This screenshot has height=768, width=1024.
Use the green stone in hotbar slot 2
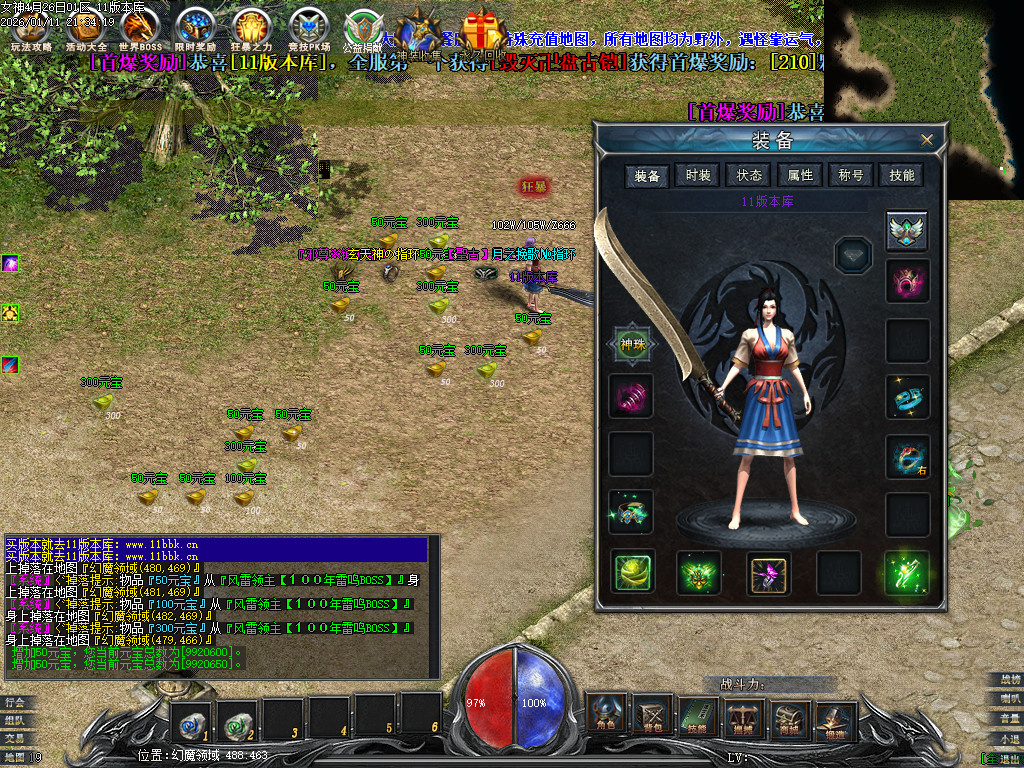pos(237,718)
